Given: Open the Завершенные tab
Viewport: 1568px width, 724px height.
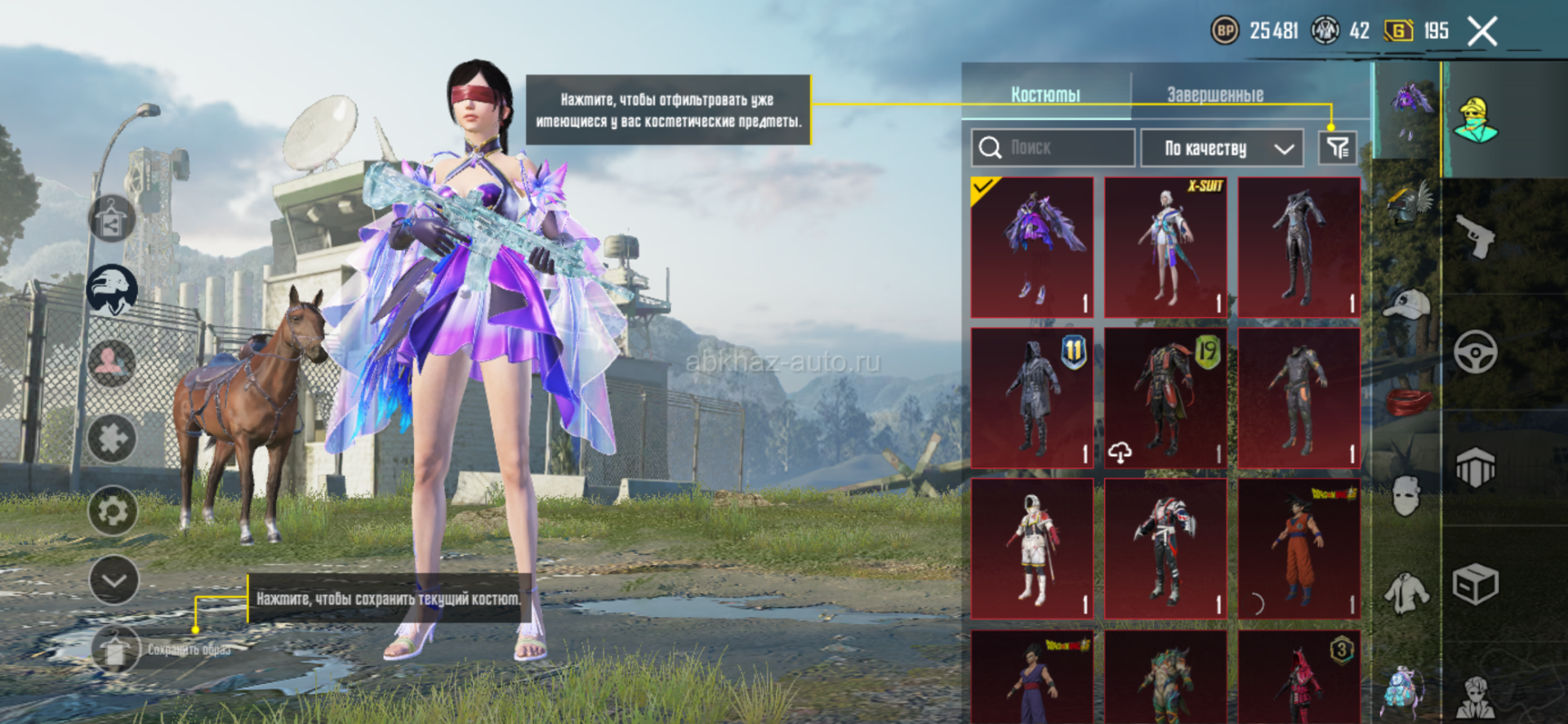Looking at the screenshot, I should tap(1215, 95).
